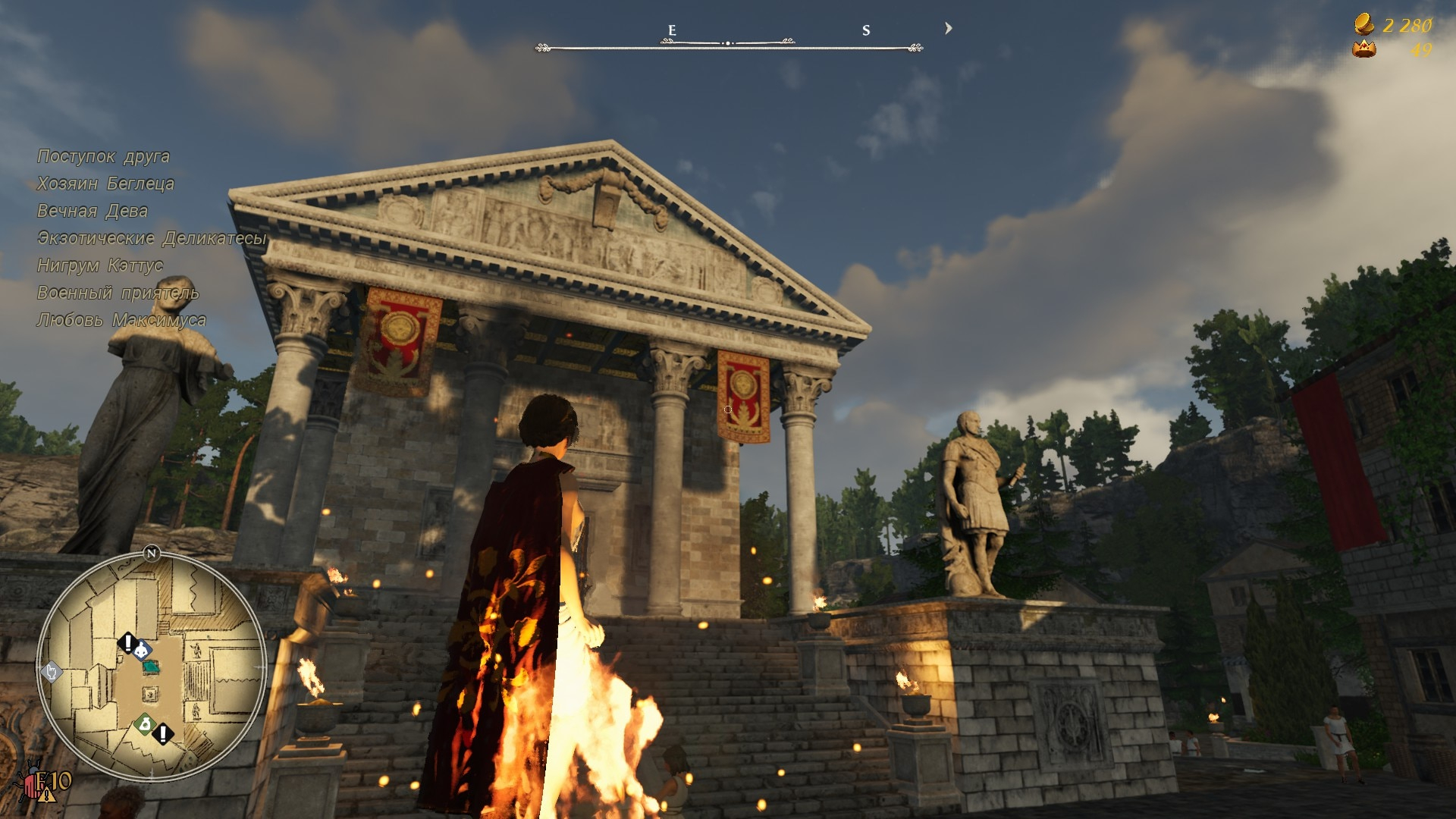This screenshot has width=1456, height=819.
Task: Select the green money bag minimap marker
Action: point(145,724)
